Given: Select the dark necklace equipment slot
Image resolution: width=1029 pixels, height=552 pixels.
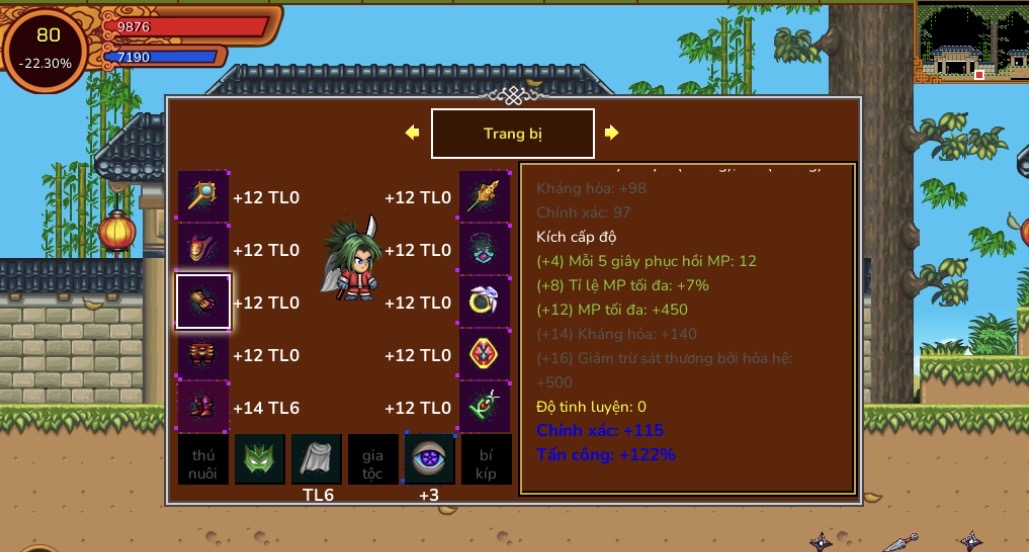Looking at the screenshot, I should pos(485,250).
